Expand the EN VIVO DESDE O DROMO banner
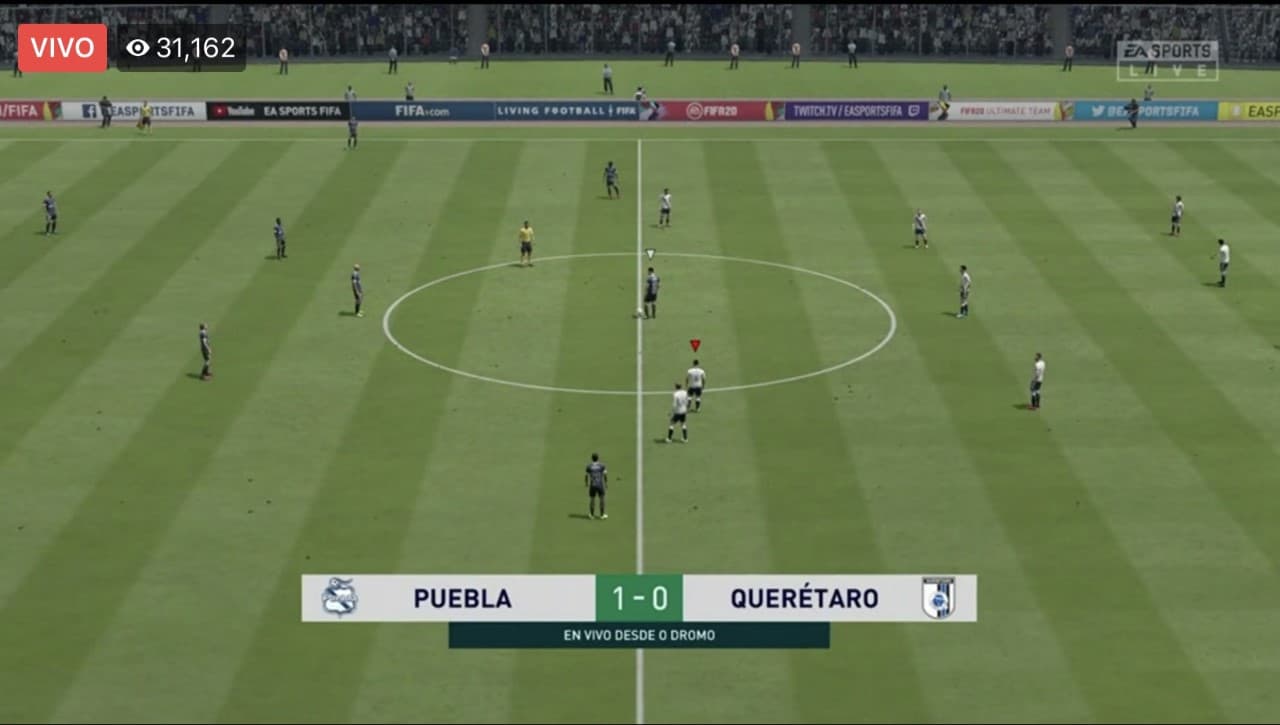This screenshot has height=725, width=1280. click(x=640, y=634)
